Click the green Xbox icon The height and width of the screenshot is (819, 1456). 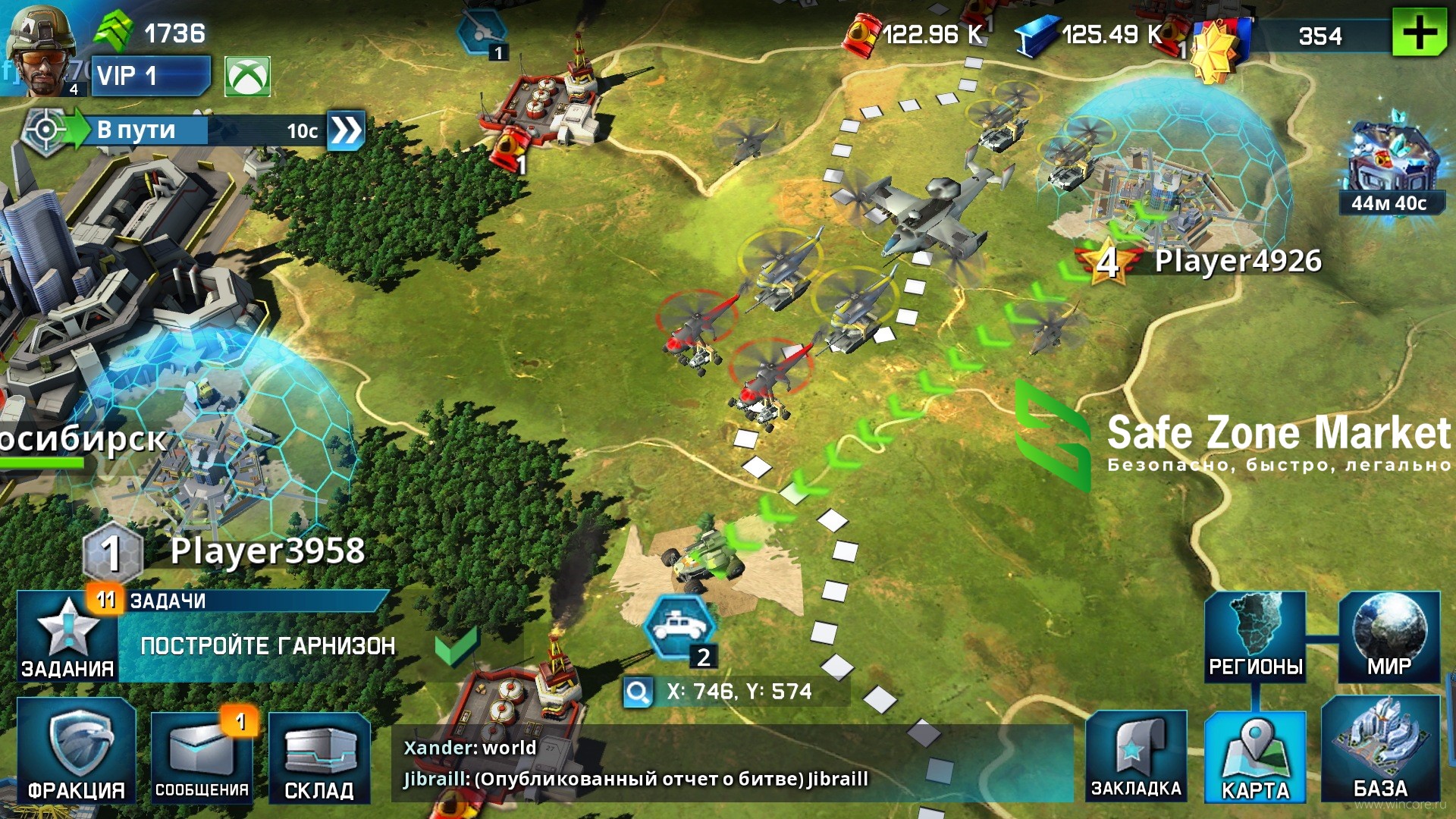[x=247, y=77]
